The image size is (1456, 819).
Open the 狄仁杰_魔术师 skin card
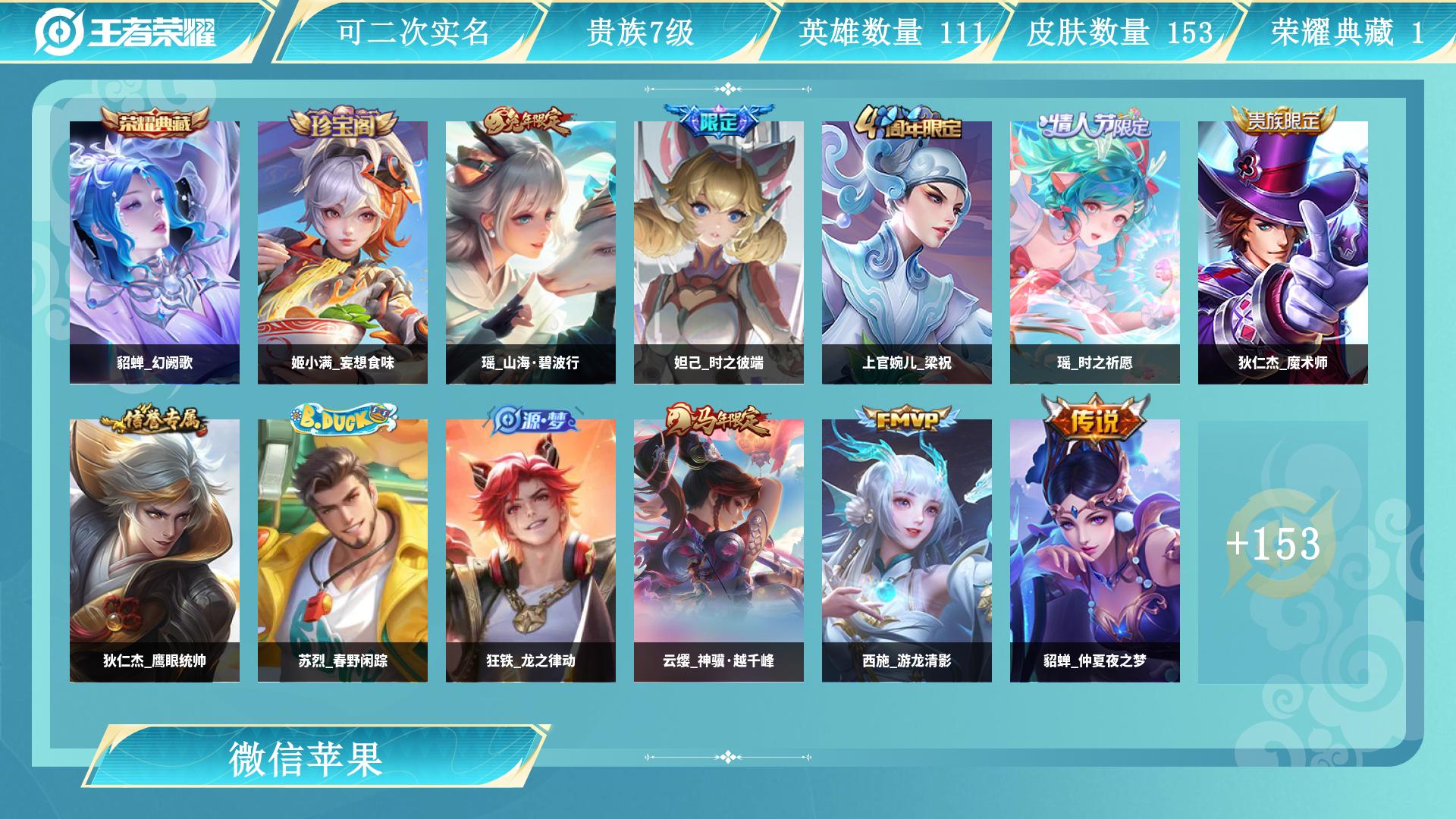1283,253
